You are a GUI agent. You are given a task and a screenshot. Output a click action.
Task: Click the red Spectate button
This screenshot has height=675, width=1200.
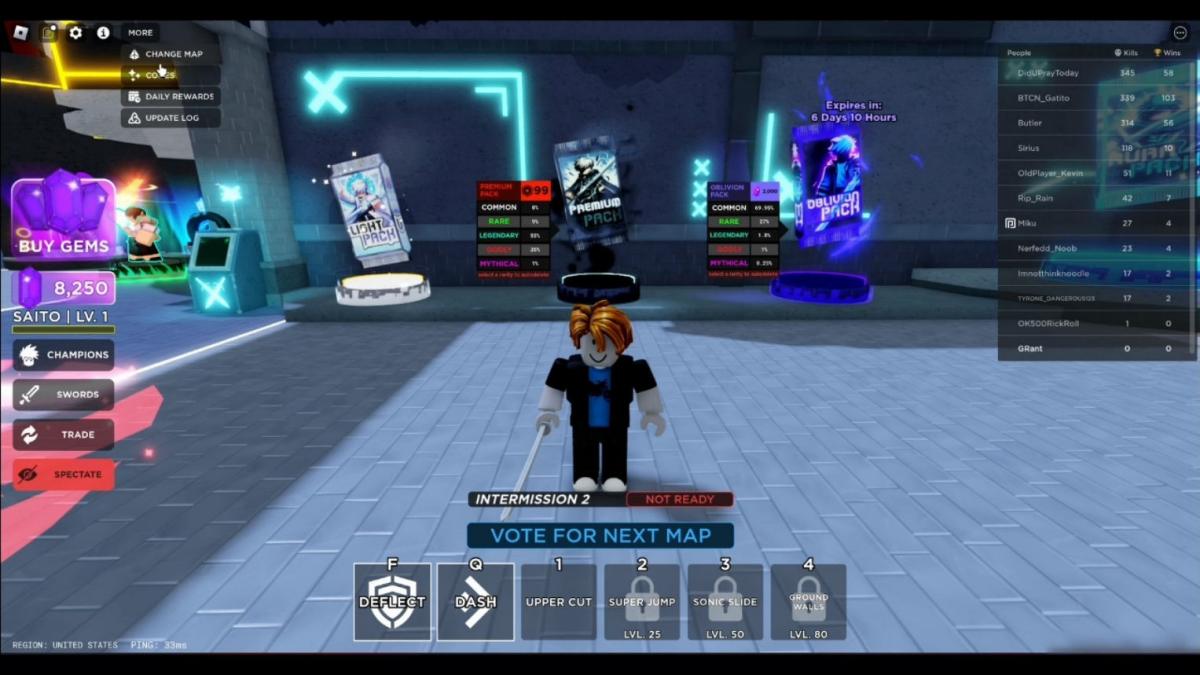64,474
